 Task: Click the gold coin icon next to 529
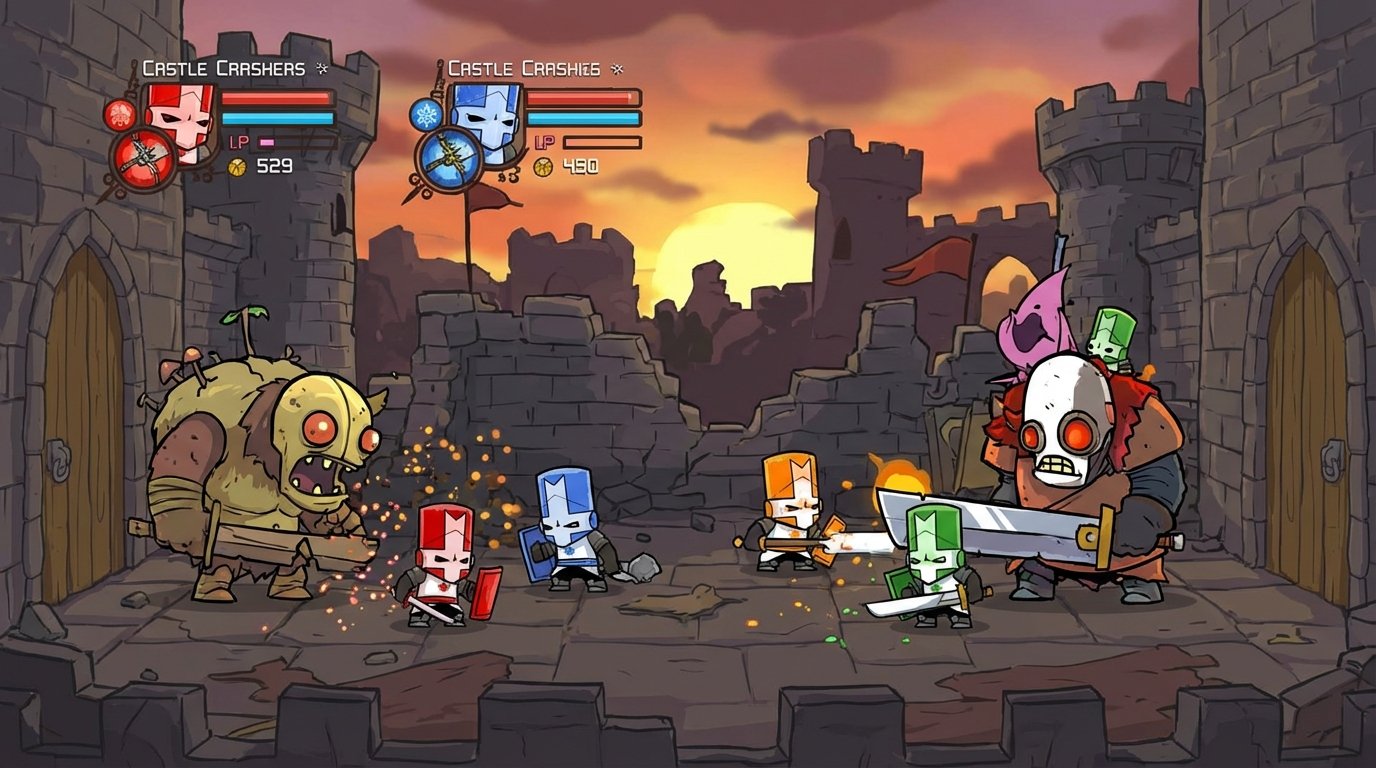click(x=237, y=165)
